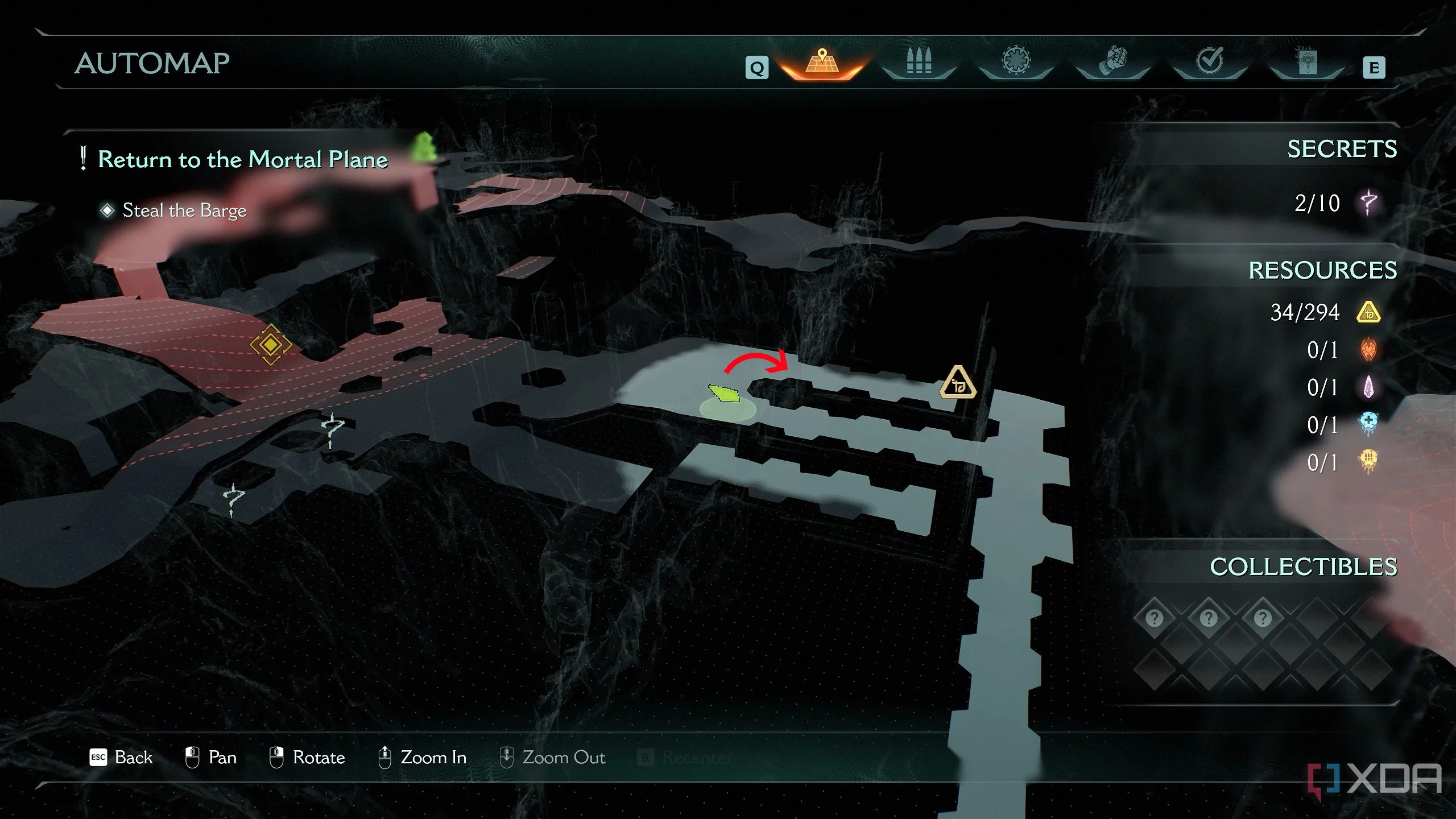The width and height of the screenshot is (1456, 819).
Task: Select the gold diamond objective marker on map
Action: [x=271, y=345]
